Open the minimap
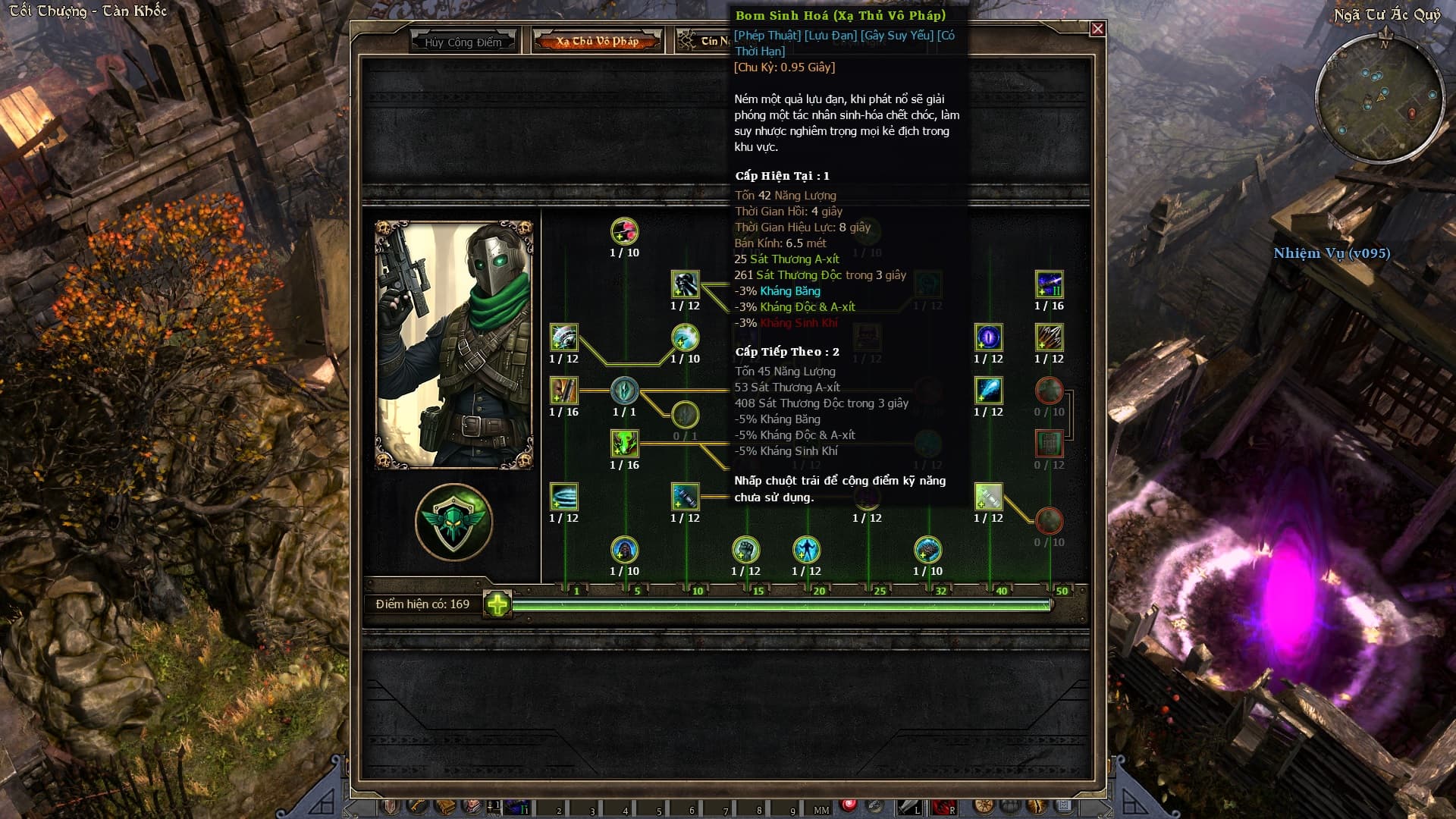This screenshot has height=819, width=1456. (1379, 97)
